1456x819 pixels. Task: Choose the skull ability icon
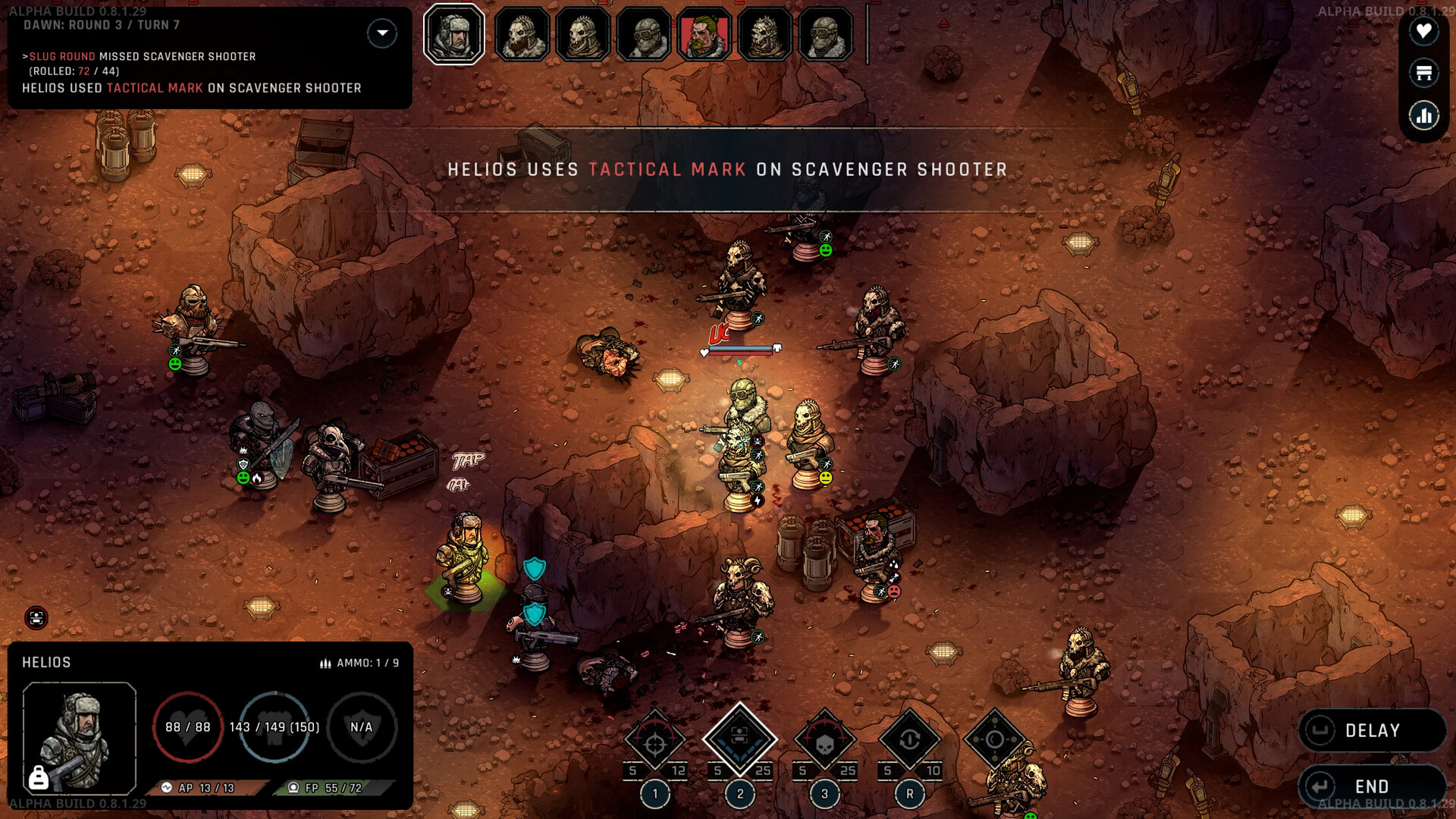pos(824,741)
